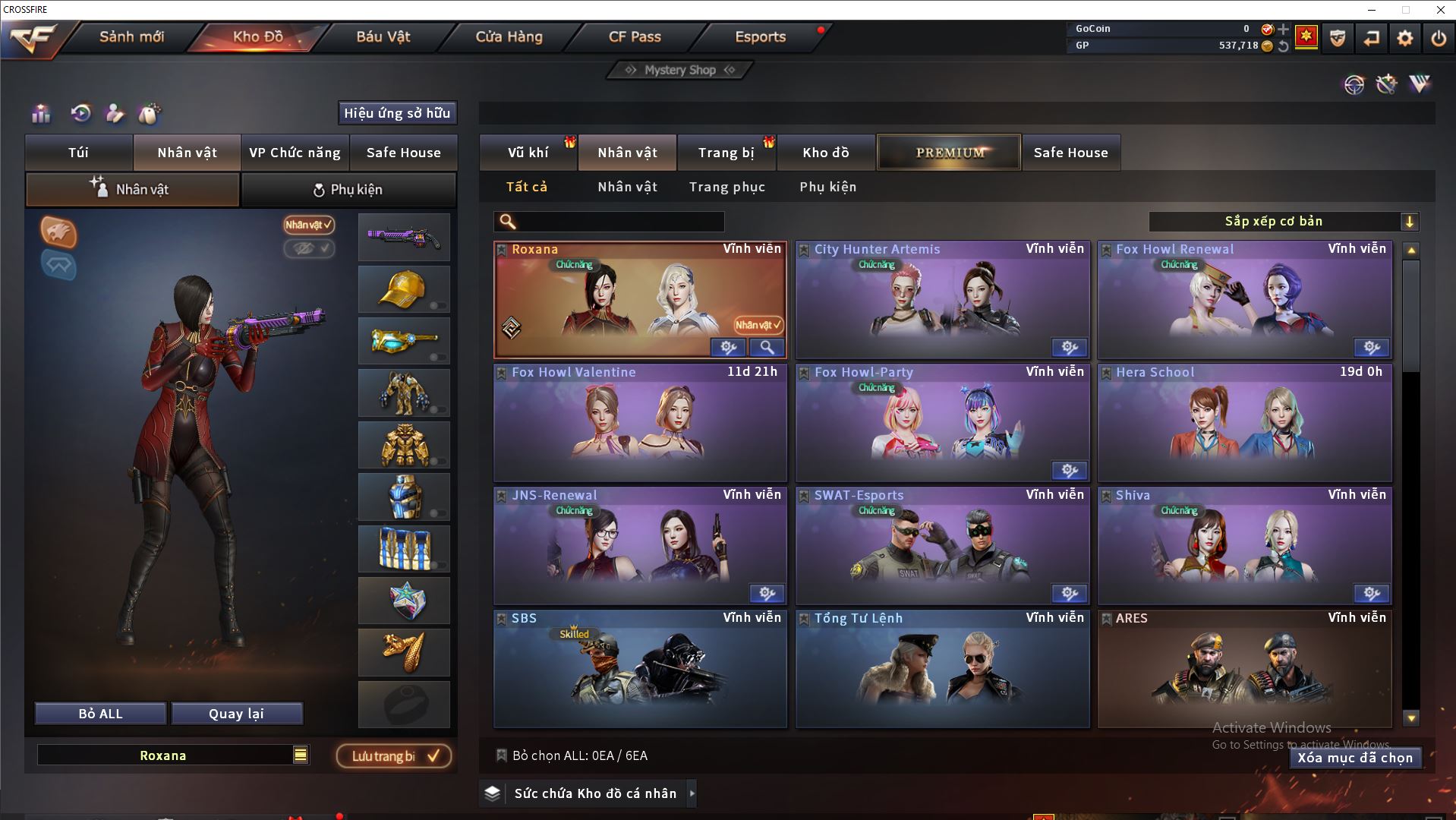Open the Esports menu
1456x820 pixels.
coord(760,36)
